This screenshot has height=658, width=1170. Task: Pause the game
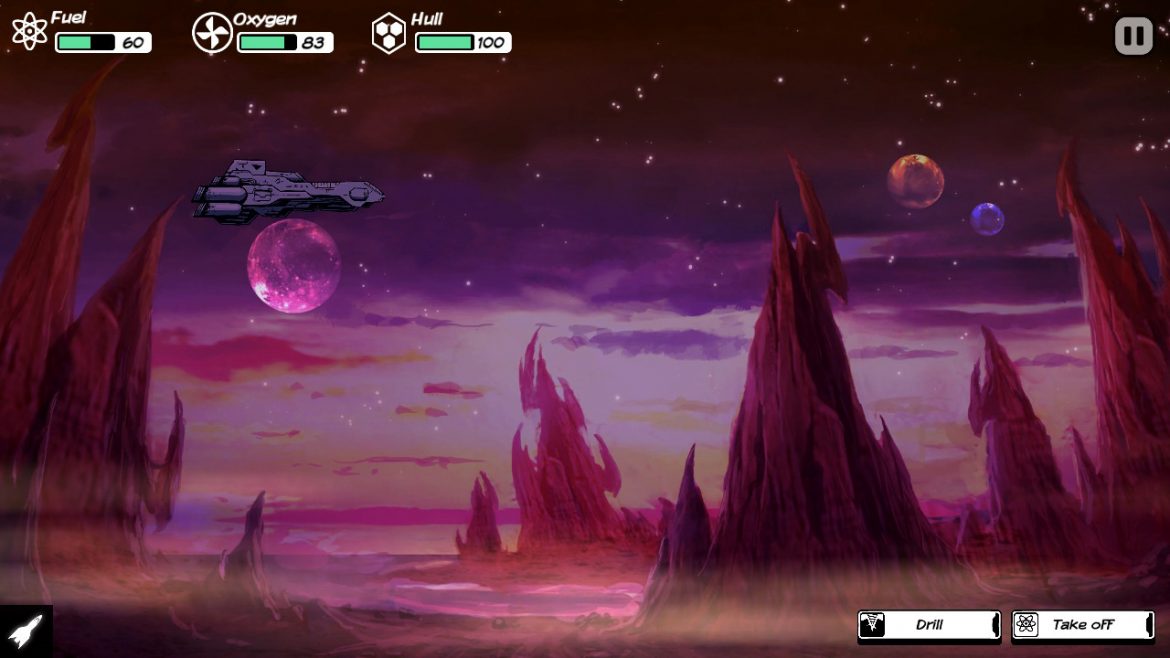(x=1134, y=37)
